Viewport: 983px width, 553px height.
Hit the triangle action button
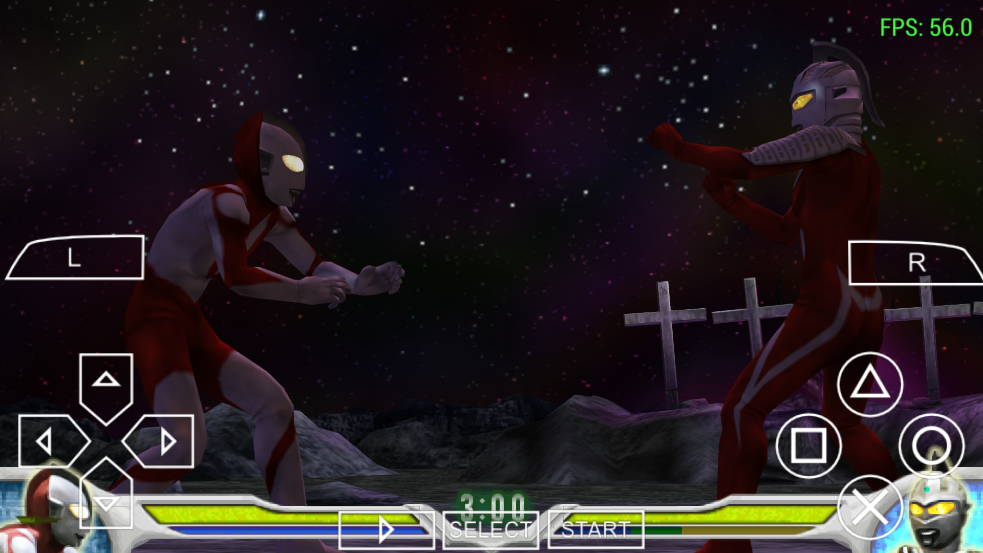click(x=869, y=385)
